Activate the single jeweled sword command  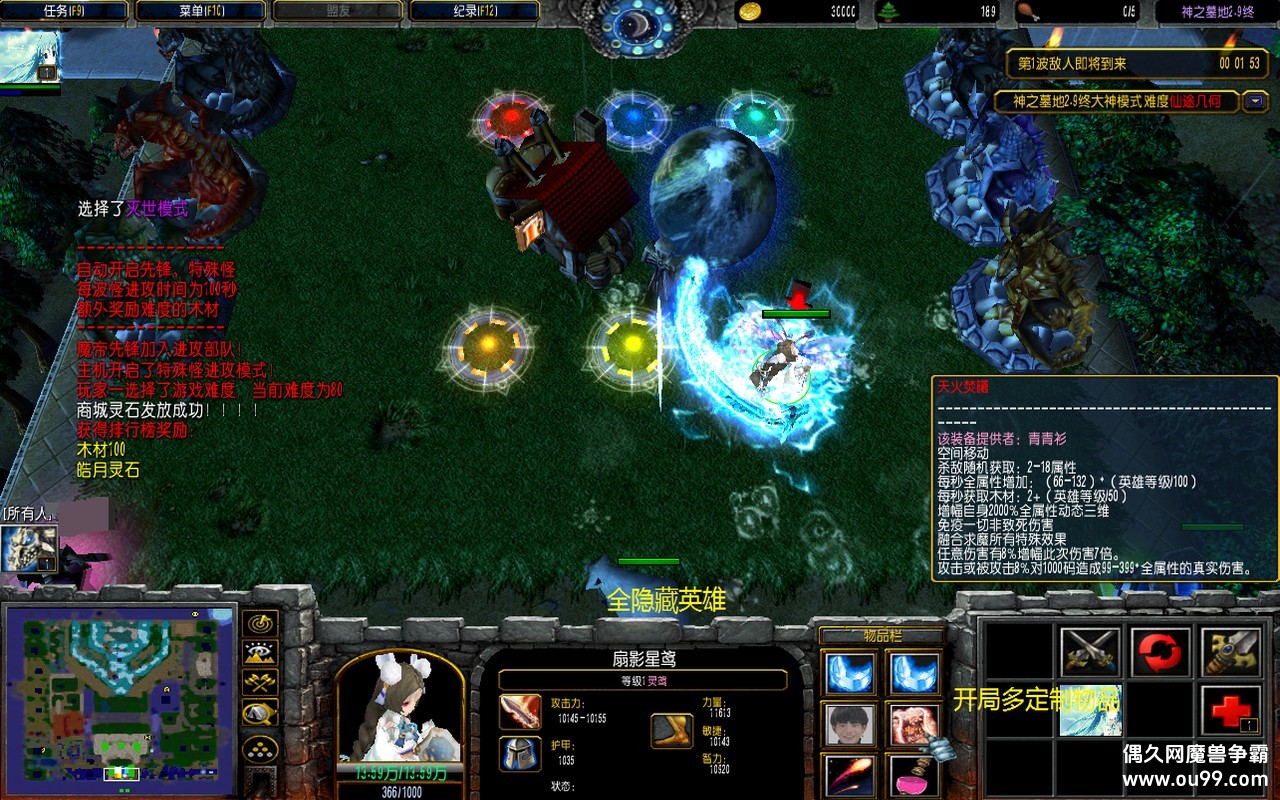pyautogui.click(x=1230, y=651)
